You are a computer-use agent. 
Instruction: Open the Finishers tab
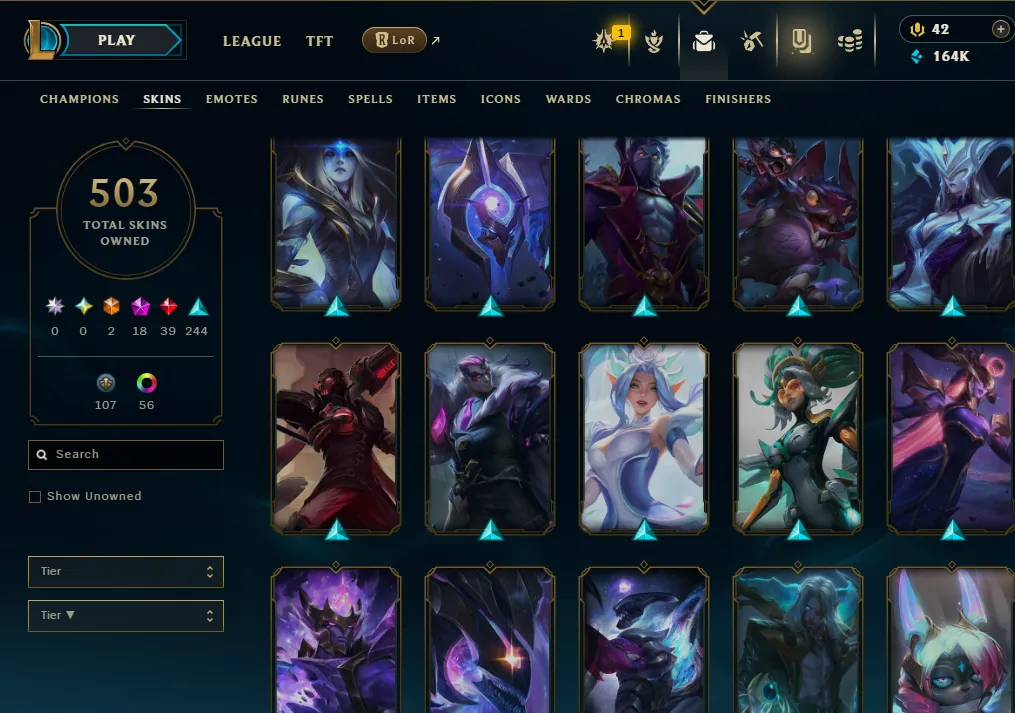point(738,99)
